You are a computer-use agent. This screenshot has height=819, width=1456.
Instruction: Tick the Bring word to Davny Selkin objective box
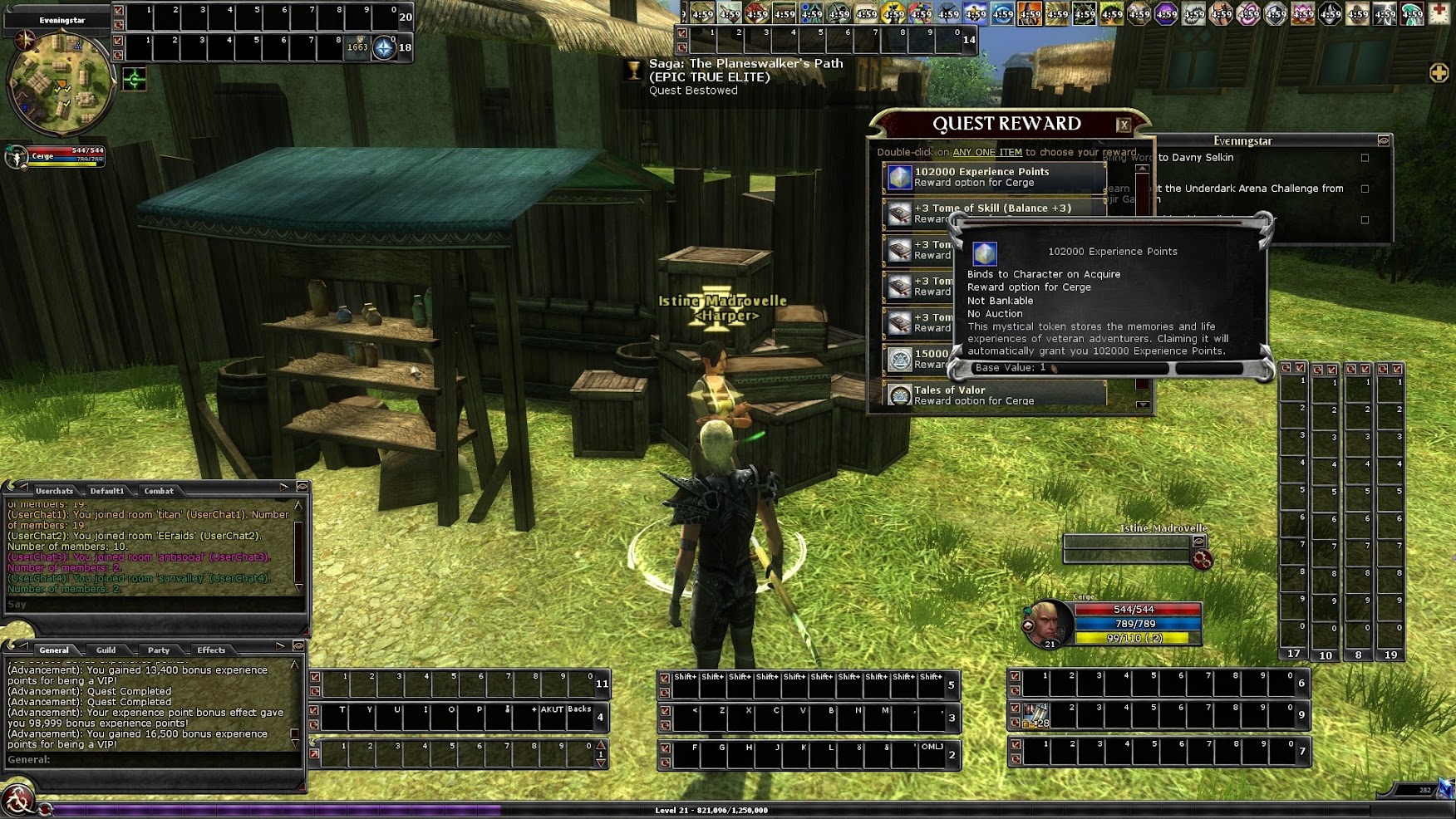[x=1365, y=158]
